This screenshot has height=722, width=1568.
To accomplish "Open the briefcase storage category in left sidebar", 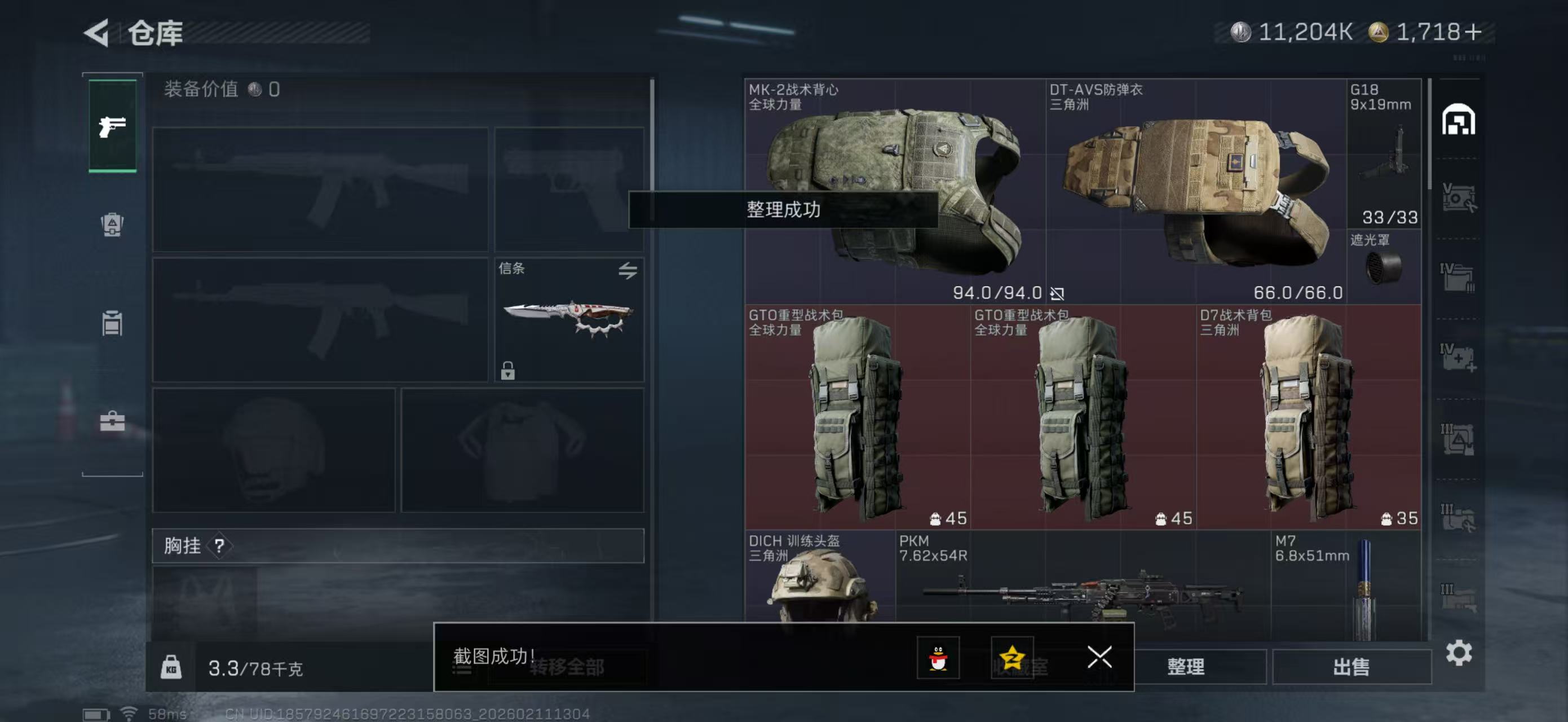I will pyautogui.click(x=112, y=422).
